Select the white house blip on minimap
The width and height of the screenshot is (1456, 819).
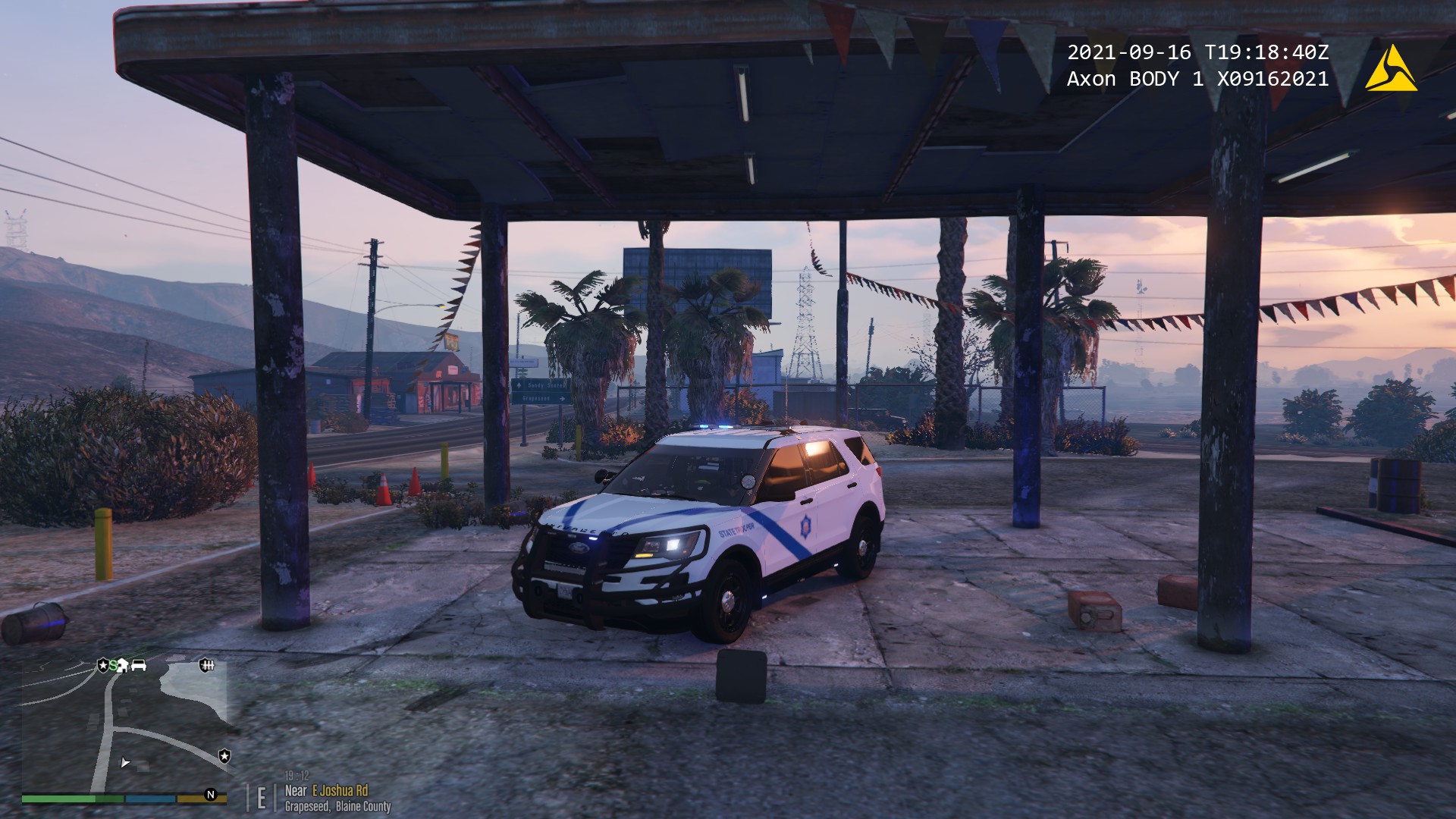point(123,666)
